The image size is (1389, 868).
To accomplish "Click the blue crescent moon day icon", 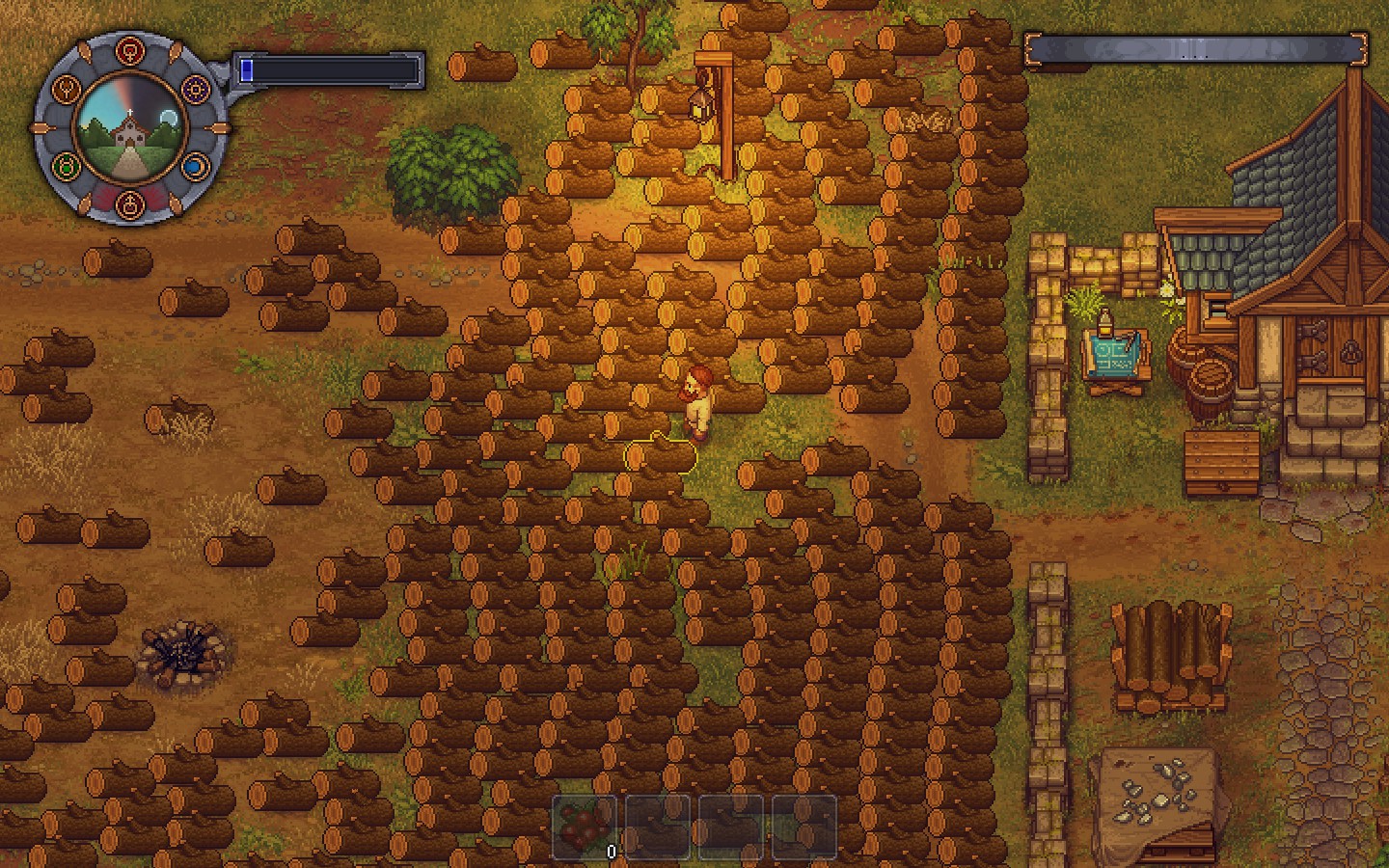I will tap(194, 166).
